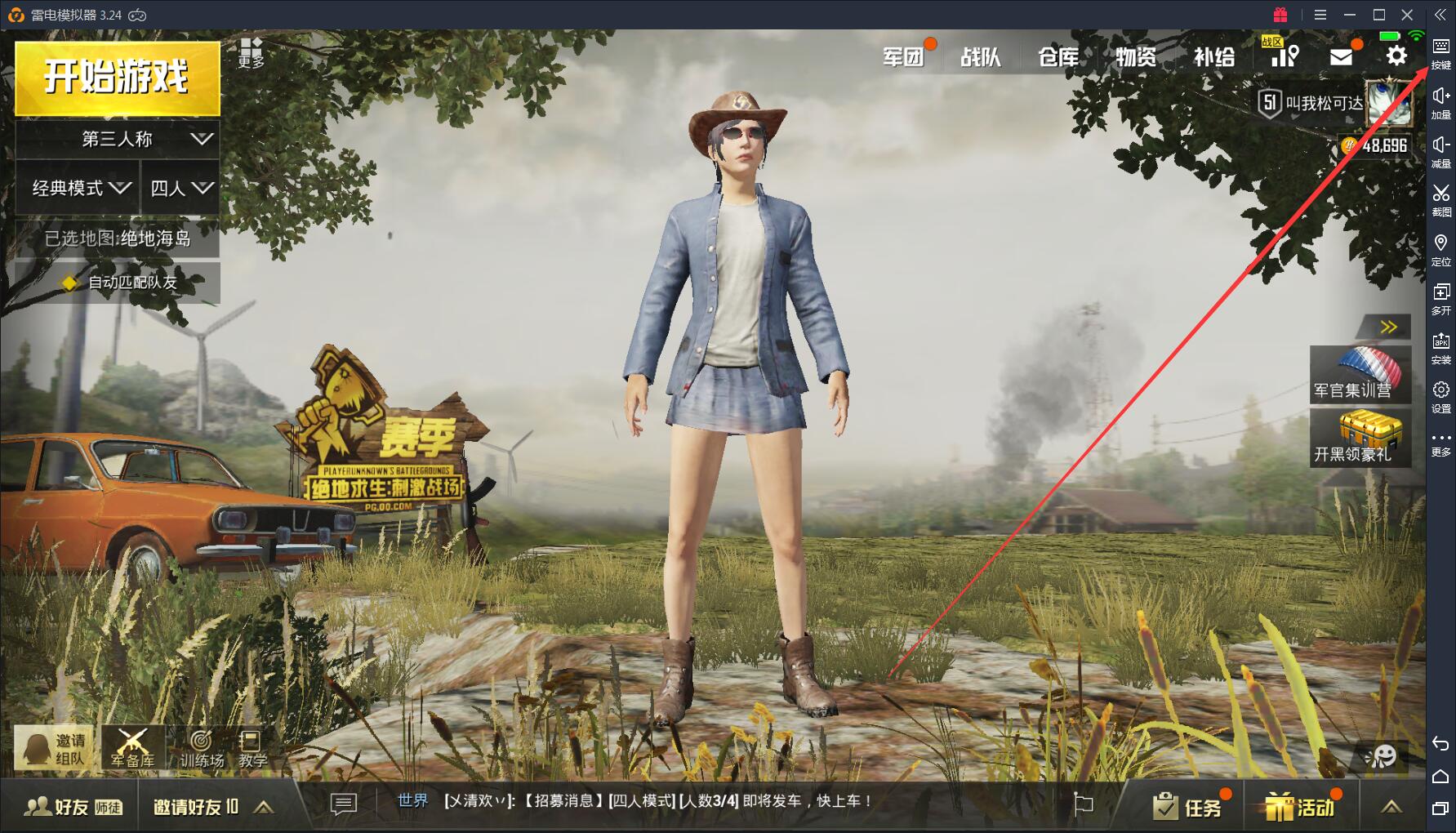
Task: Open the emulator's 按键 keymapping tool
Action: (x=1440, y=54)
